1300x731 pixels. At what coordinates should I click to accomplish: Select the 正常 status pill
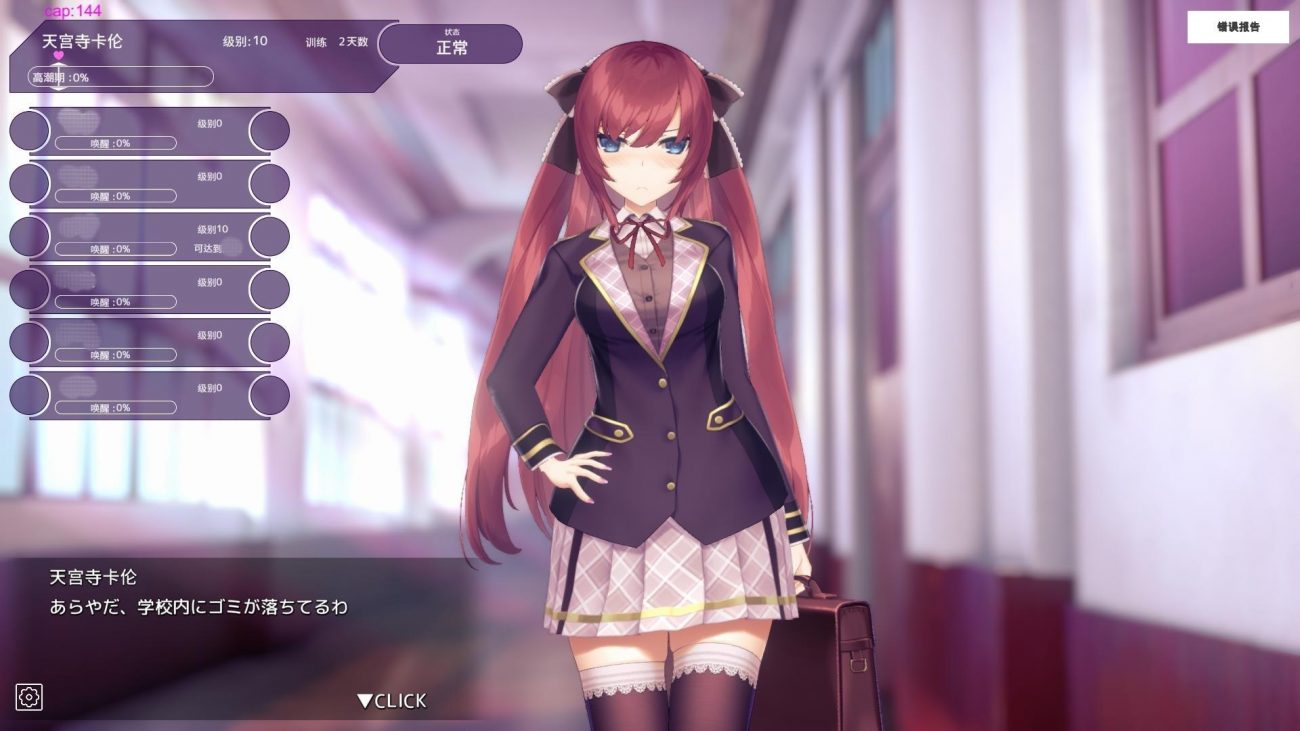(x=450, y=44)
